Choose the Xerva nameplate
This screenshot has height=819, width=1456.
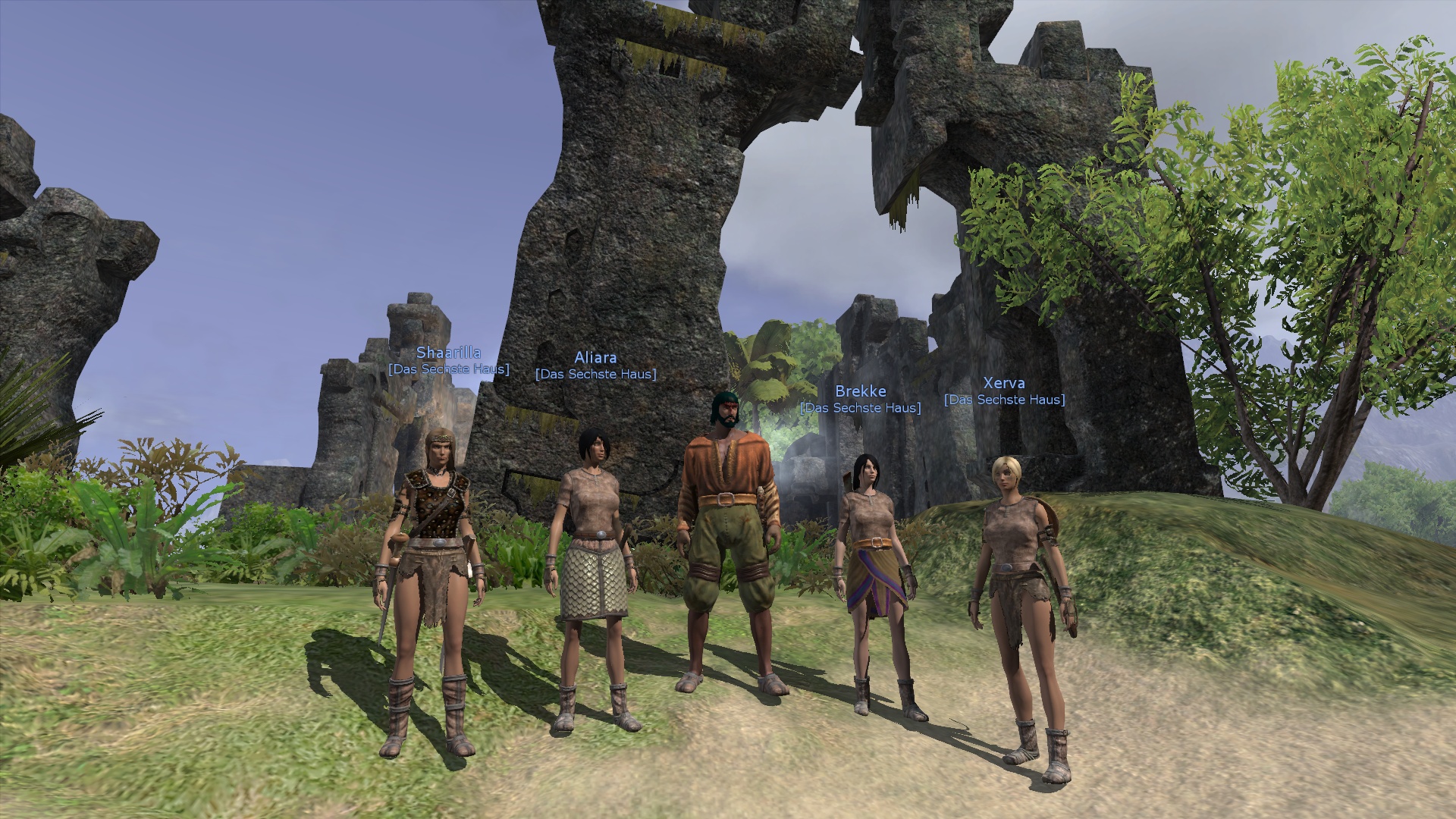[1003, 384]
